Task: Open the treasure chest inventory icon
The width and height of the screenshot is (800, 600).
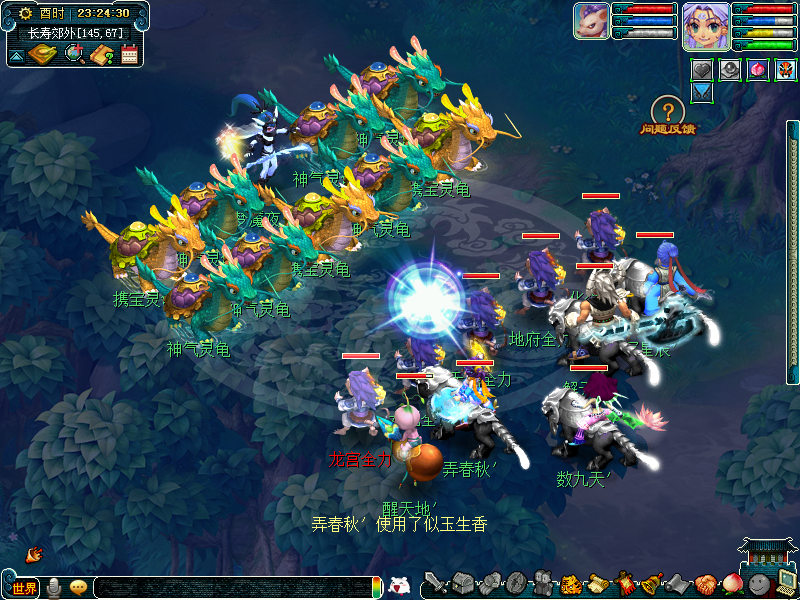Action: (460, 584)
